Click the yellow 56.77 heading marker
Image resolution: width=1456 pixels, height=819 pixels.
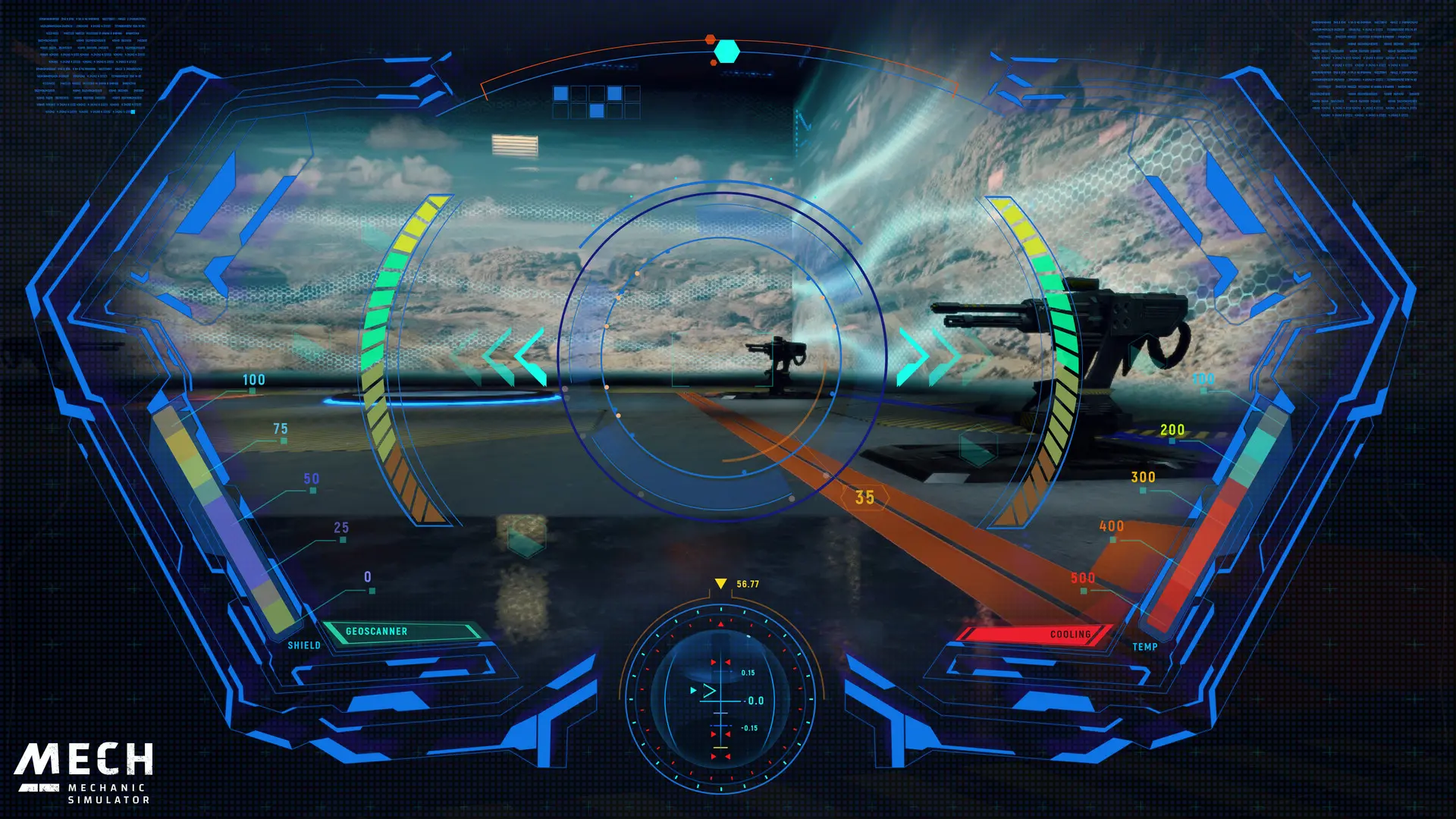coord(732,584)
